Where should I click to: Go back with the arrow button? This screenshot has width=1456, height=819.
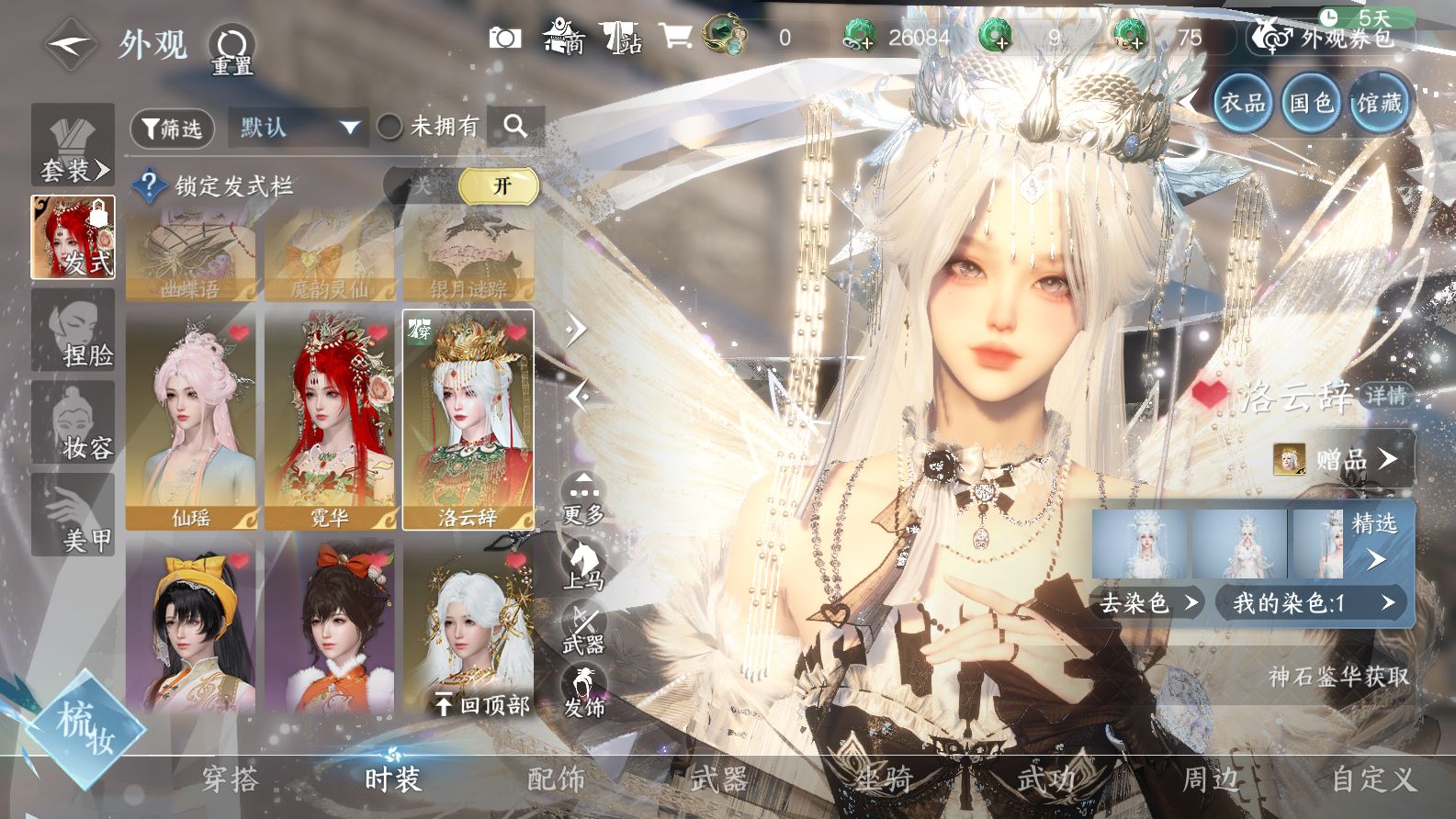72,43
